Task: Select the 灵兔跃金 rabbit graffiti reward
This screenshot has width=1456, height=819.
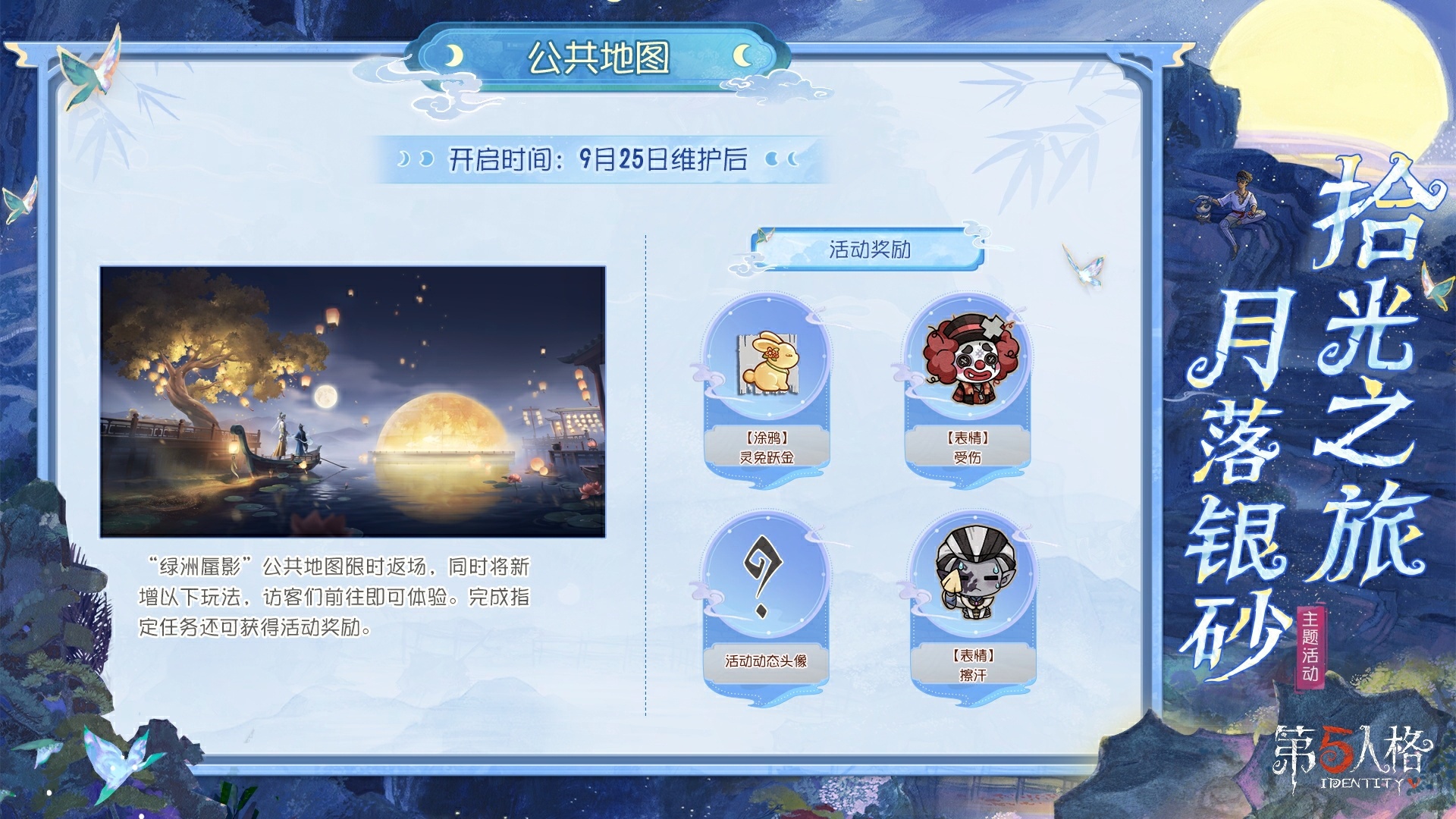Action: (x=767, y=366)
